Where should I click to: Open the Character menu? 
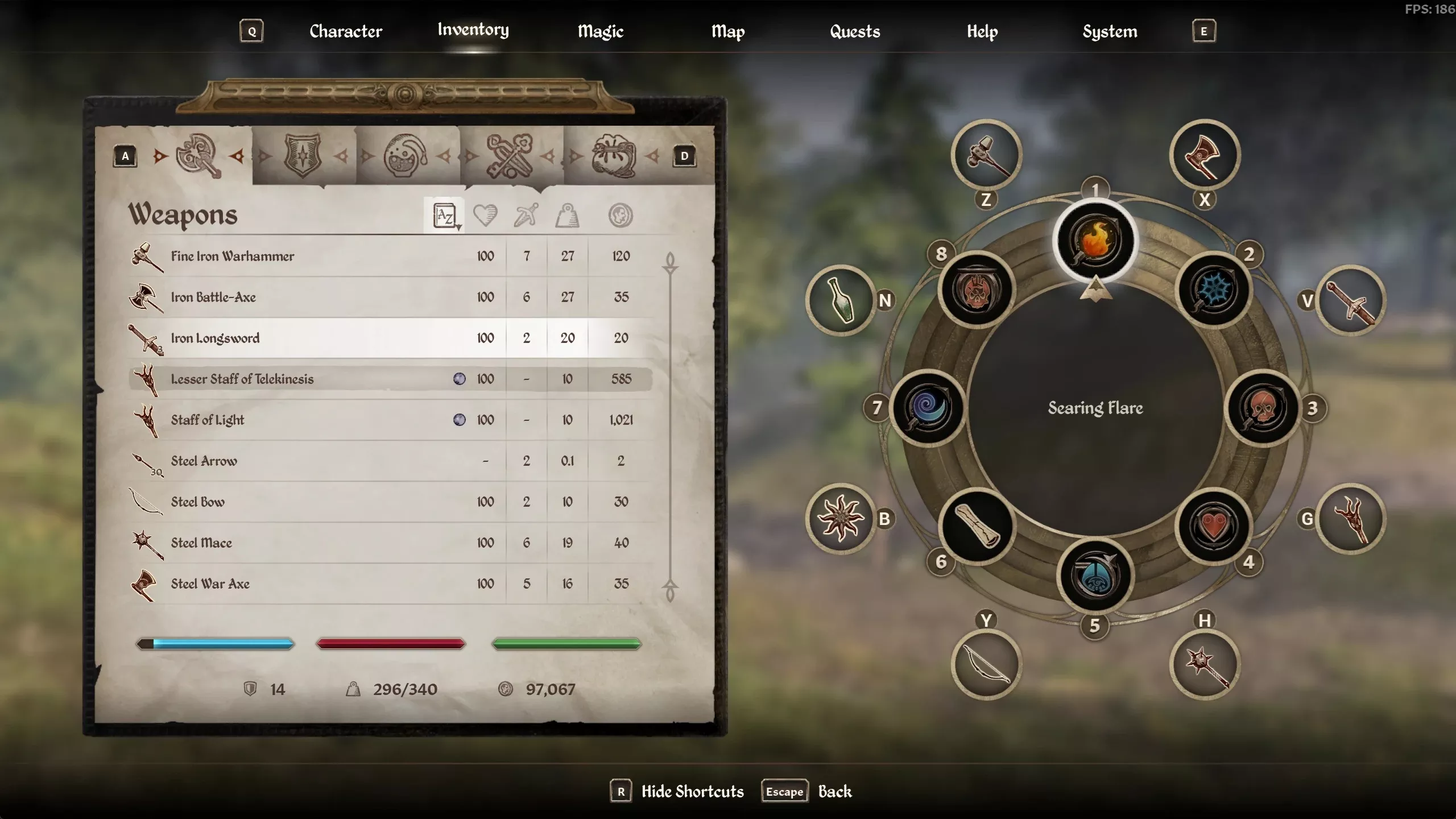click(x=345, y=31)
